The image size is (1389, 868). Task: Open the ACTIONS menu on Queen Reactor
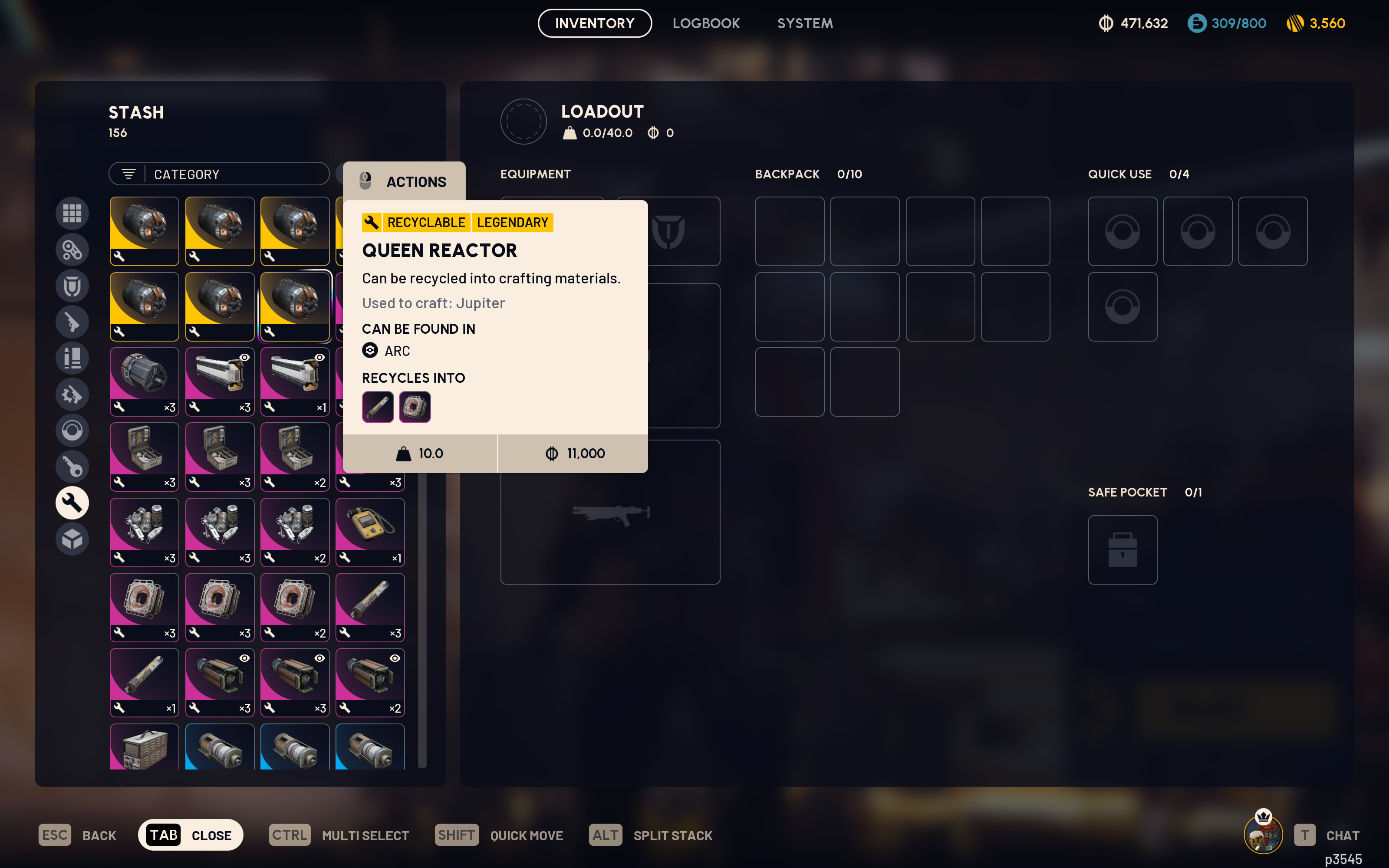click(405, 181)
